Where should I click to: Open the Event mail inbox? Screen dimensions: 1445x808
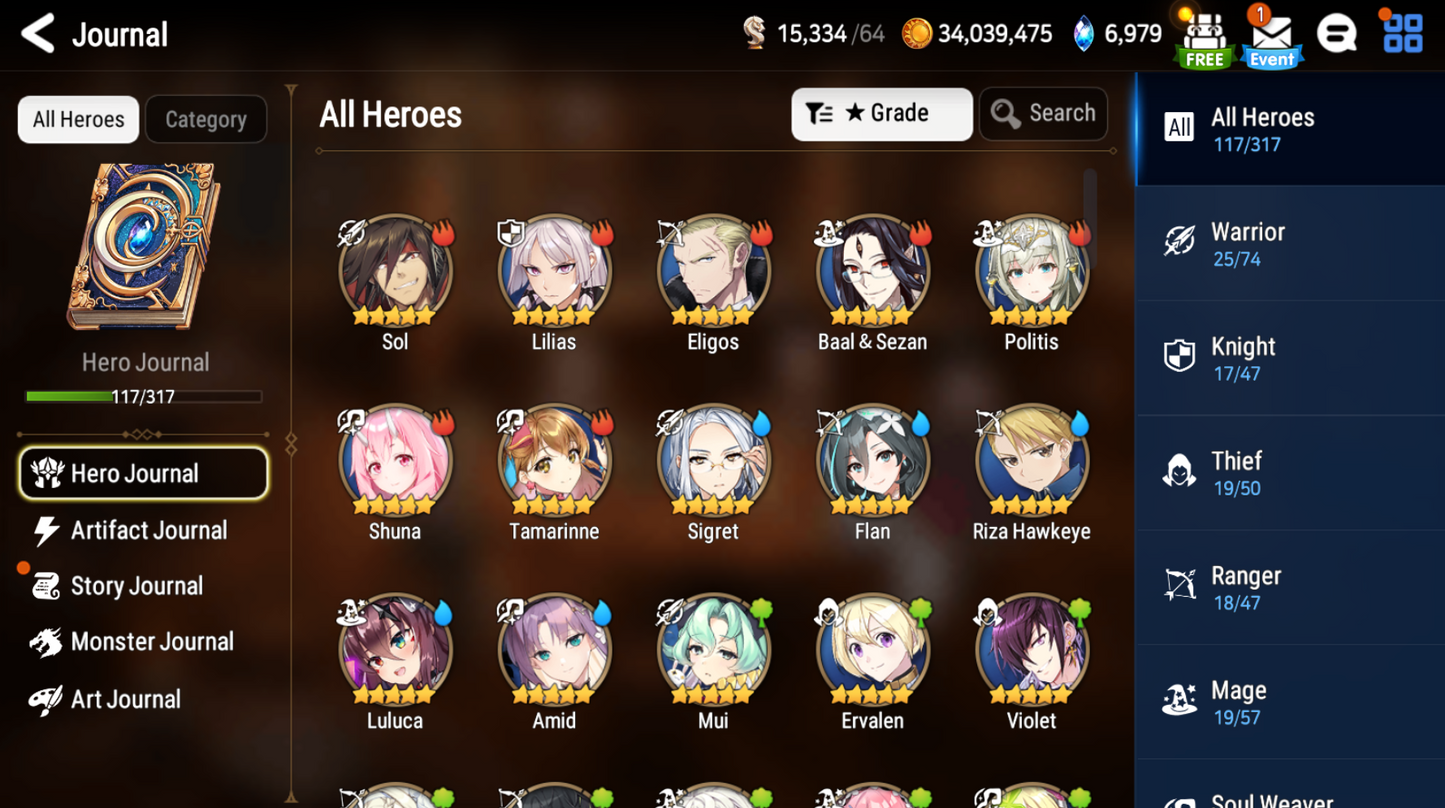point(1271,38)
